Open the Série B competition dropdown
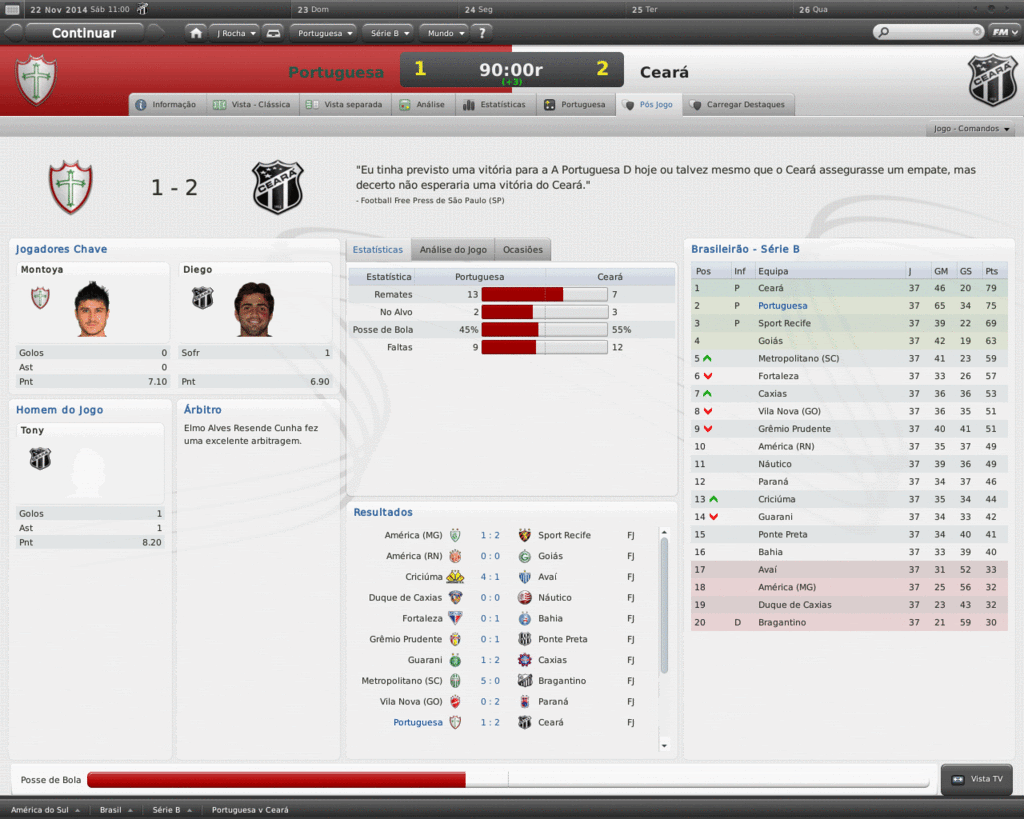1024x819 pixels. point(388,33)
